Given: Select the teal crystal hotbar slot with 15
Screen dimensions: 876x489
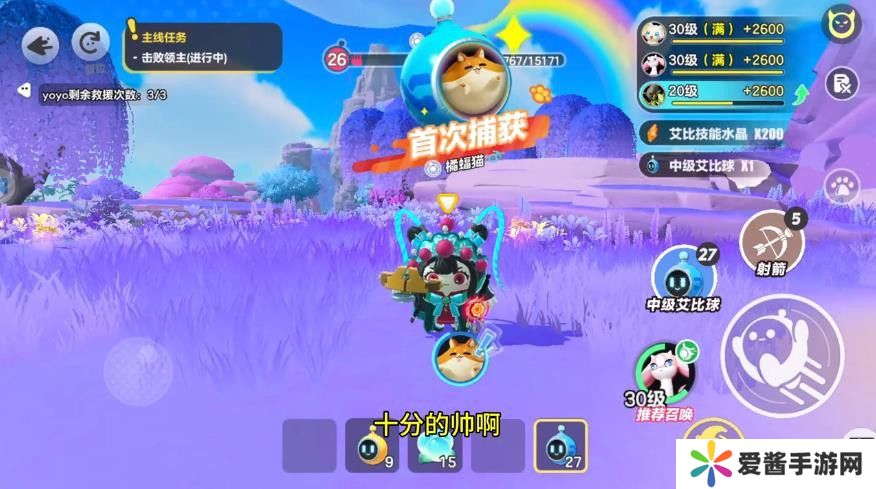Looking at the screenshot, I should coord(435,446).
